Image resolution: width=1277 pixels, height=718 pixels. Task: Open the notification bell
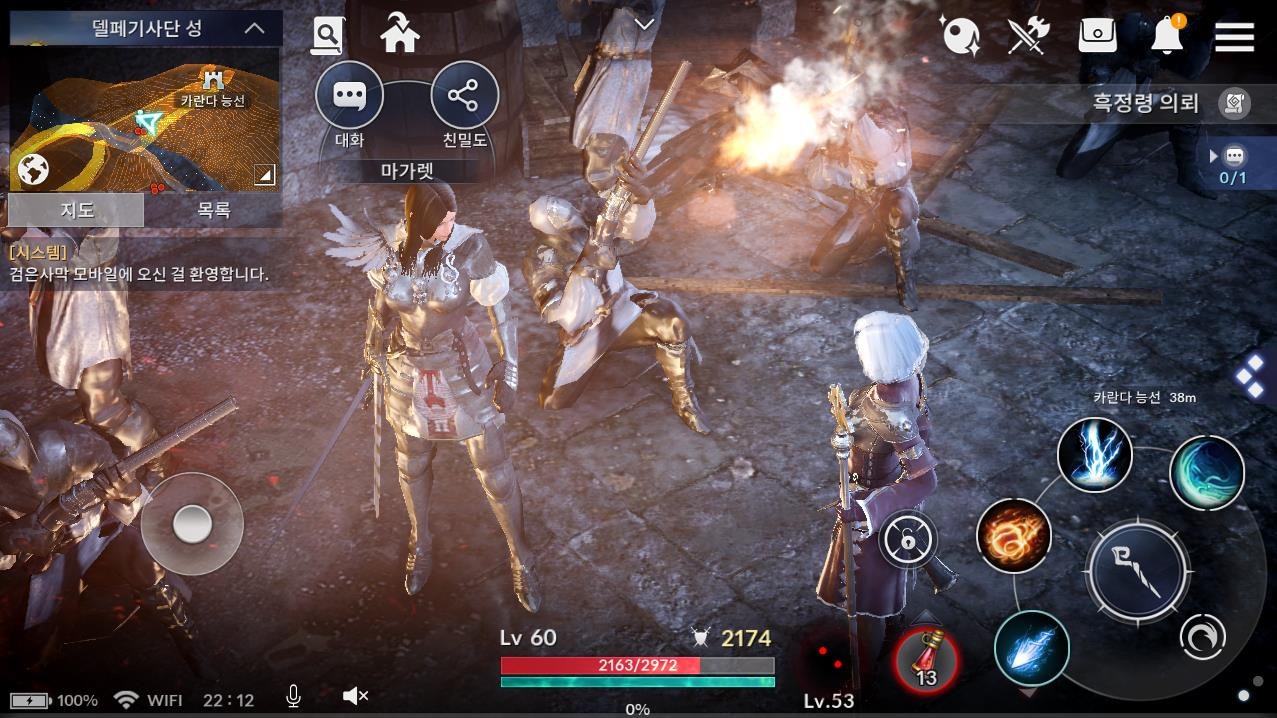click(1166, 36)
